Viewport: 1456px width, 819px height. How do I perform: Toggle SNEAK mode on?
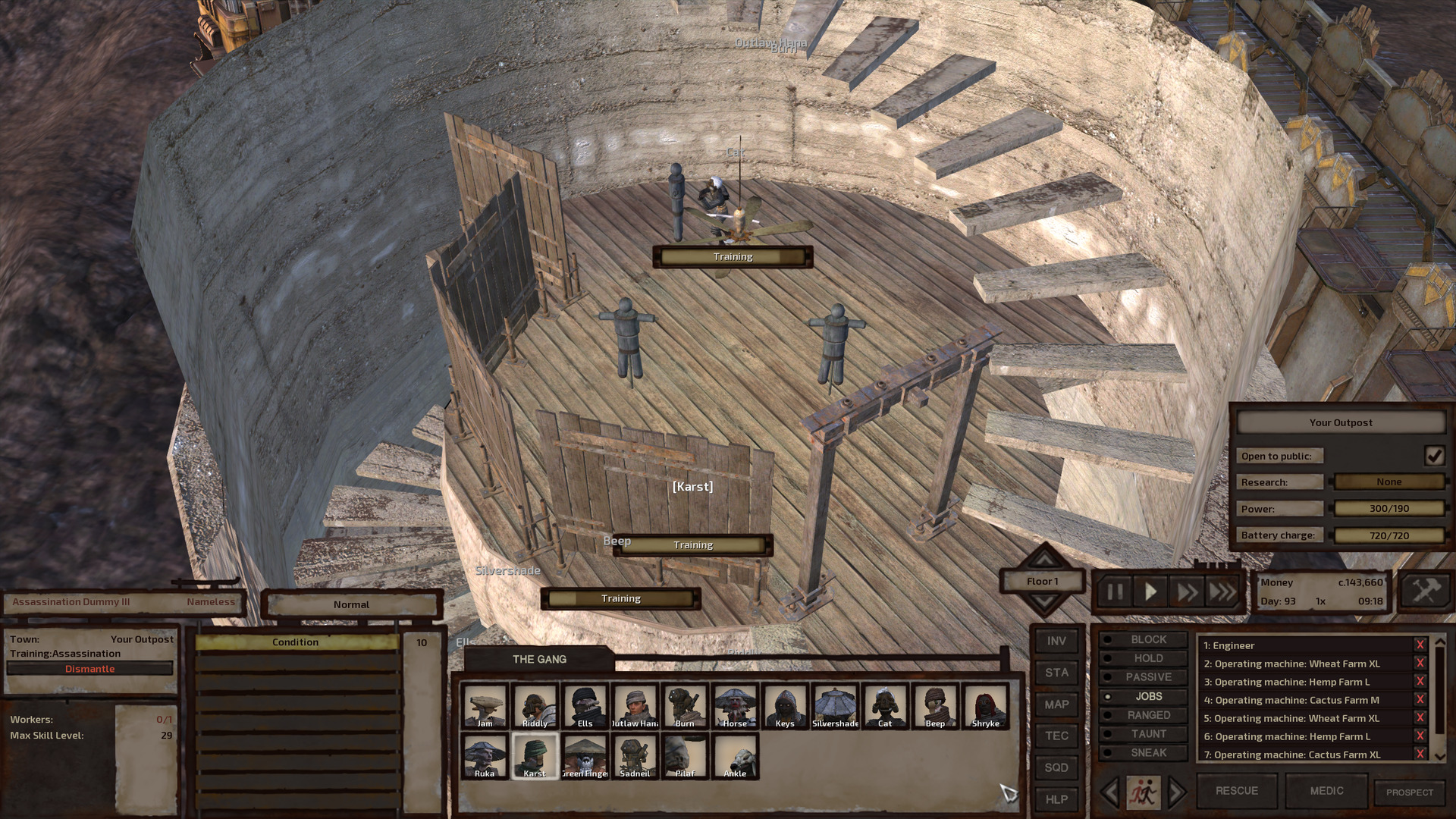(1147, 752)
